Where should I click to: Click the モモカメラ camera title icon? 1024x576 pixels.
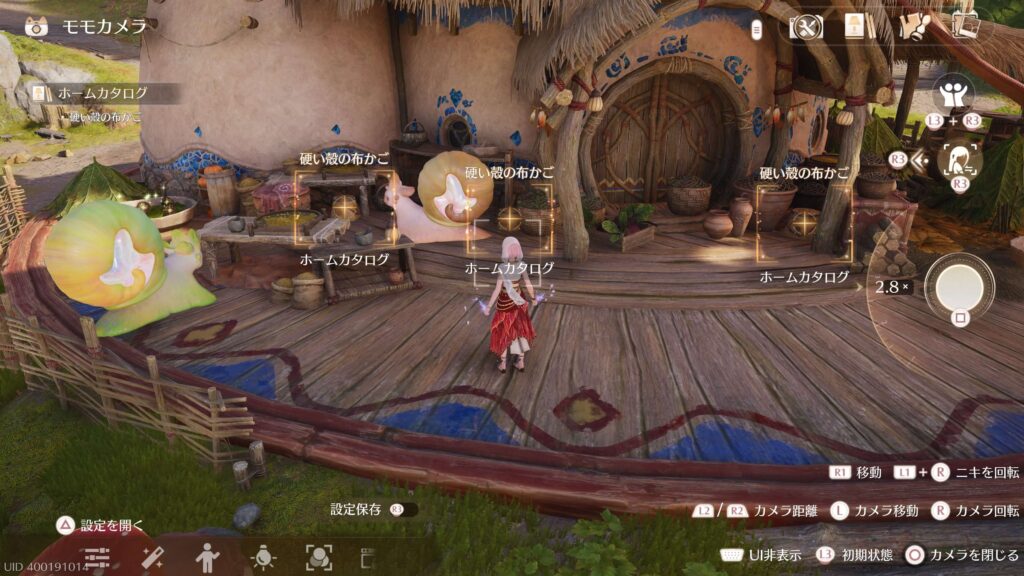[x=37, y=26]
